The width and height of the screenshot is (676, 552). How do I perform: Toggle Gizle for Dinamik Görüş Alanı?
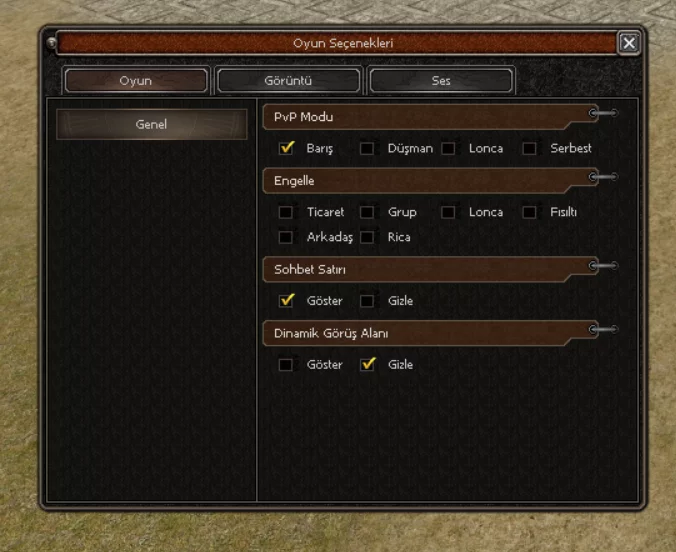click(x=368, y=364)
